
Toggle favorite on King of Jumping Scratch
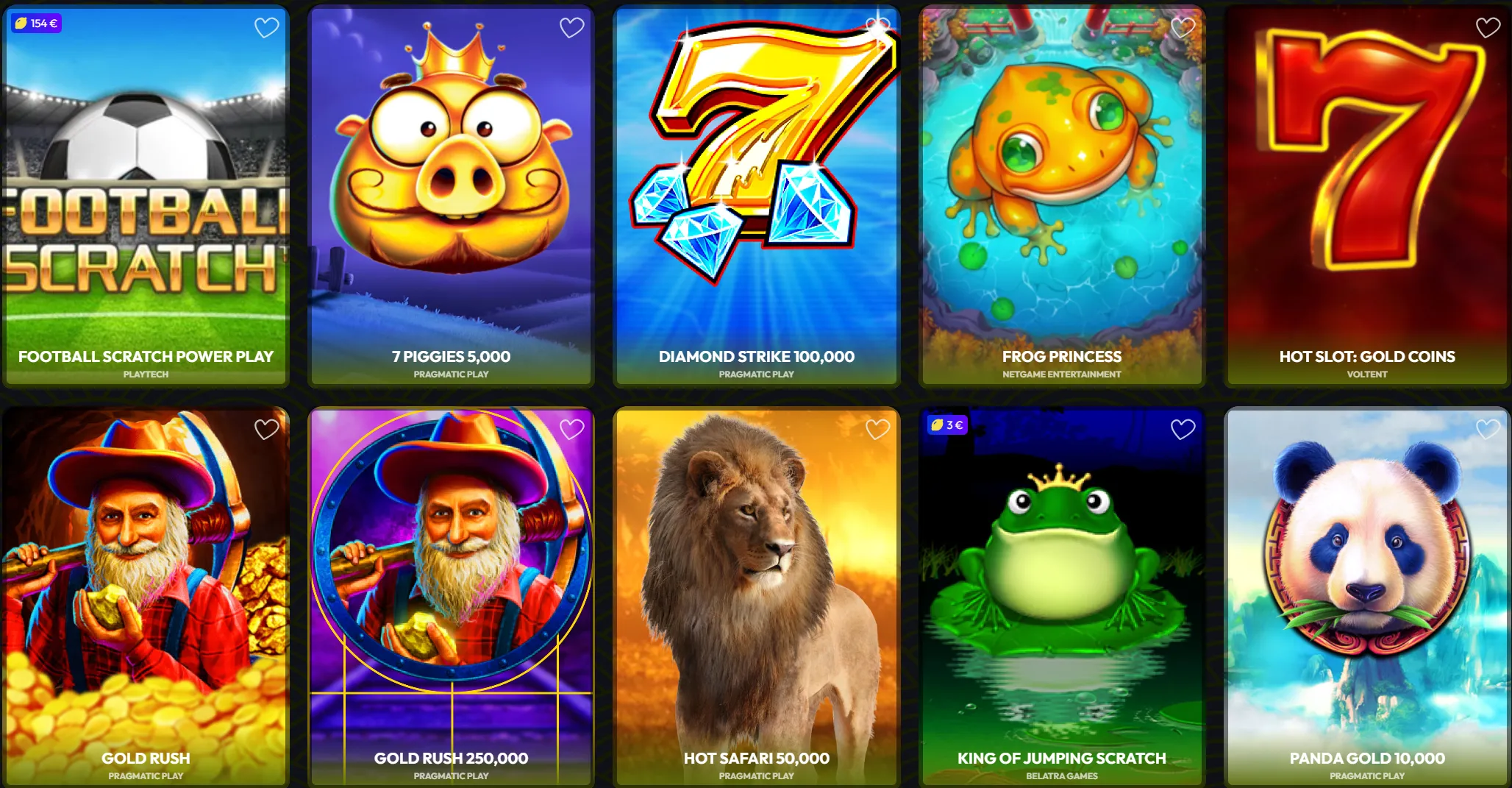(1183, 429)
